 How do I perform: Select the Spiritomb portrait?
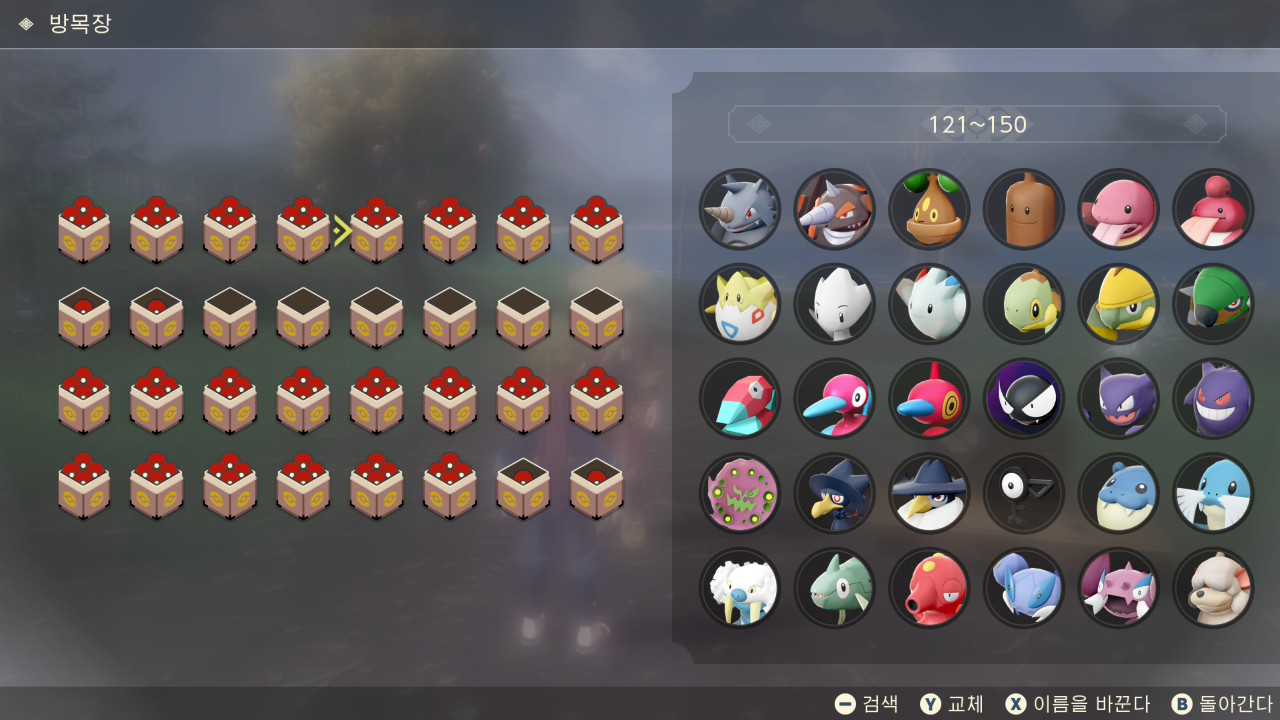[x=740, y=493]
